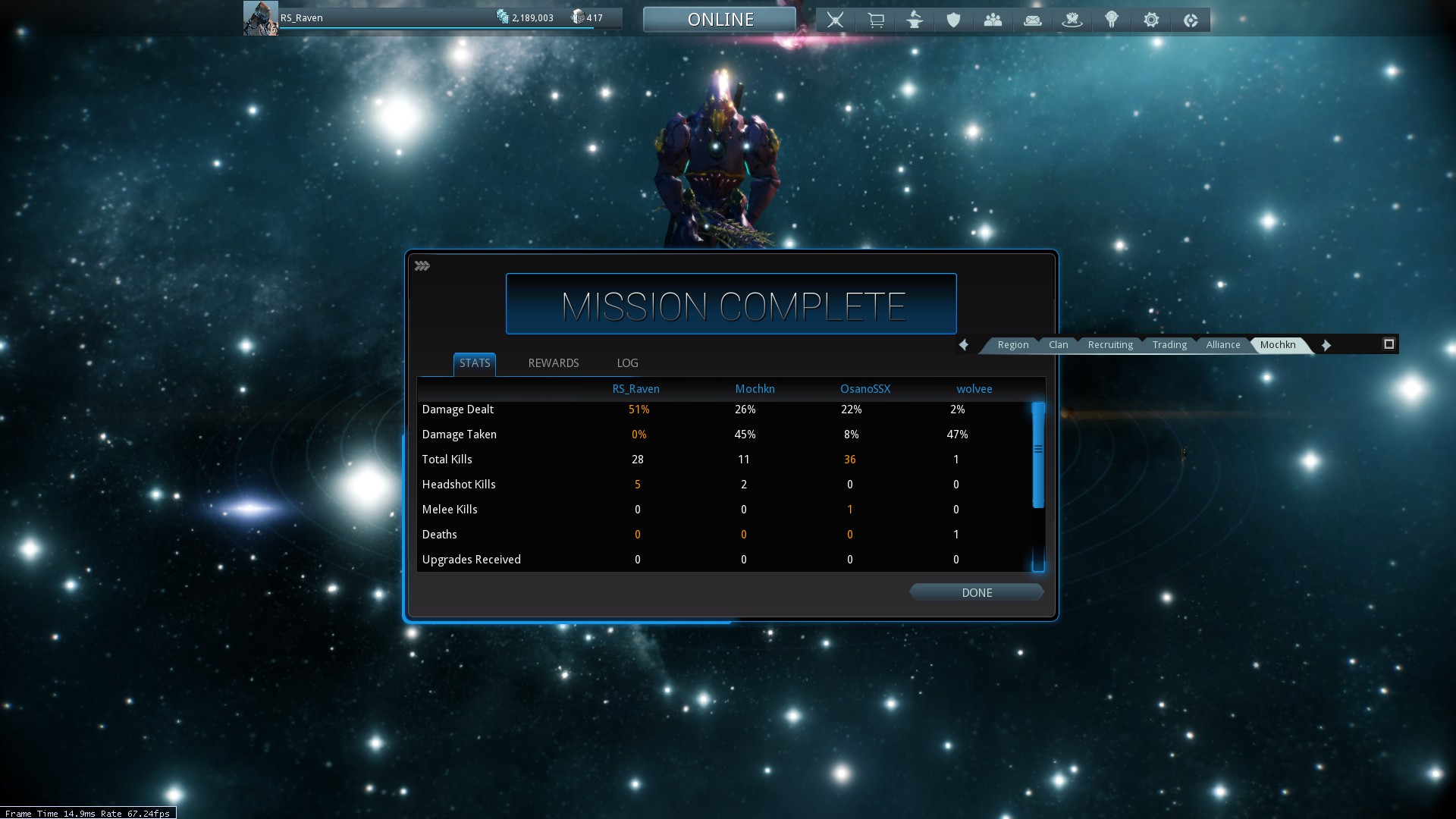
Task: Open the LOG tab
Action: coord(627,363)
